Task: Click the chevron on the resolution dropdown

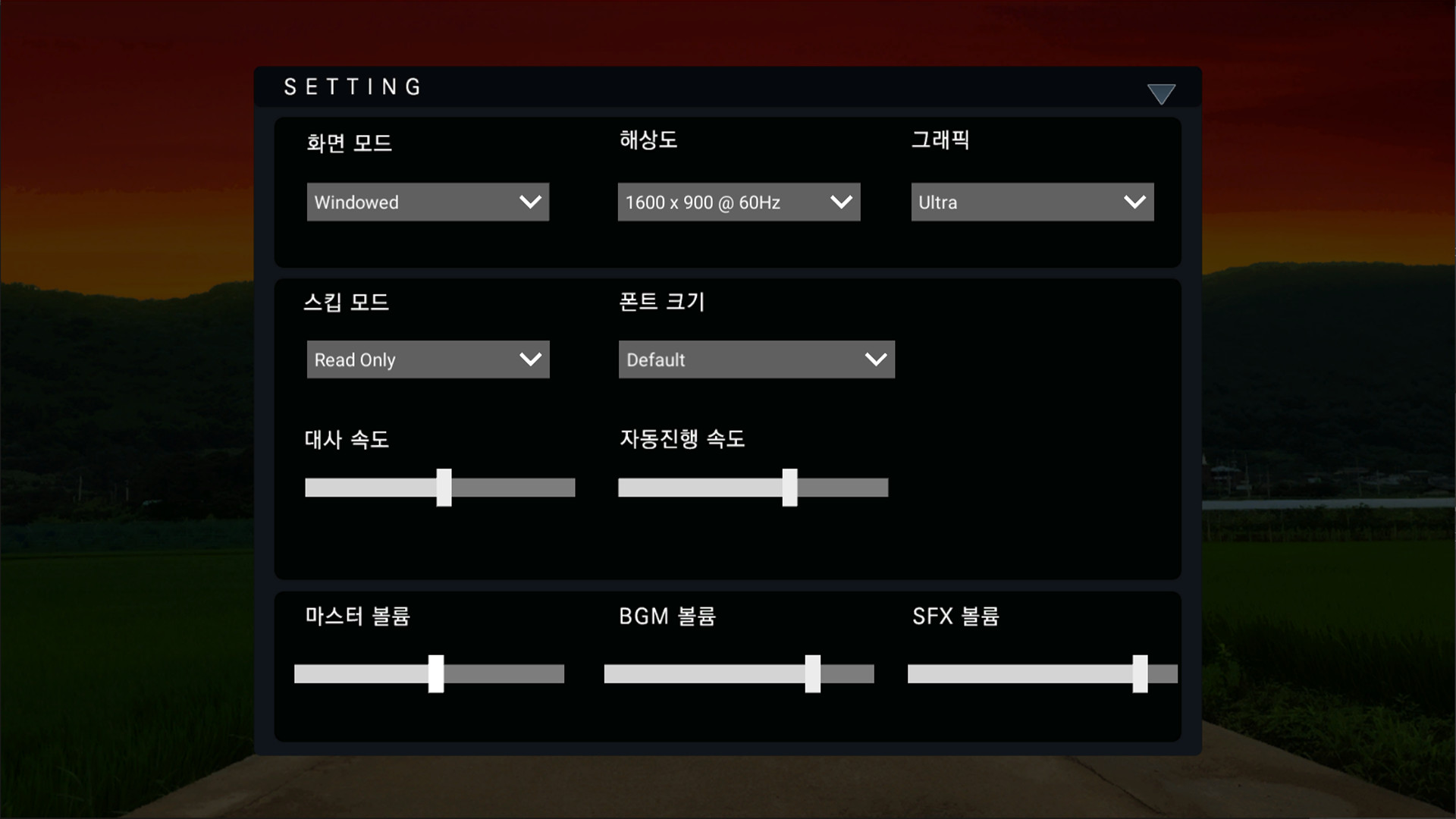Action: tap(841, 202)
